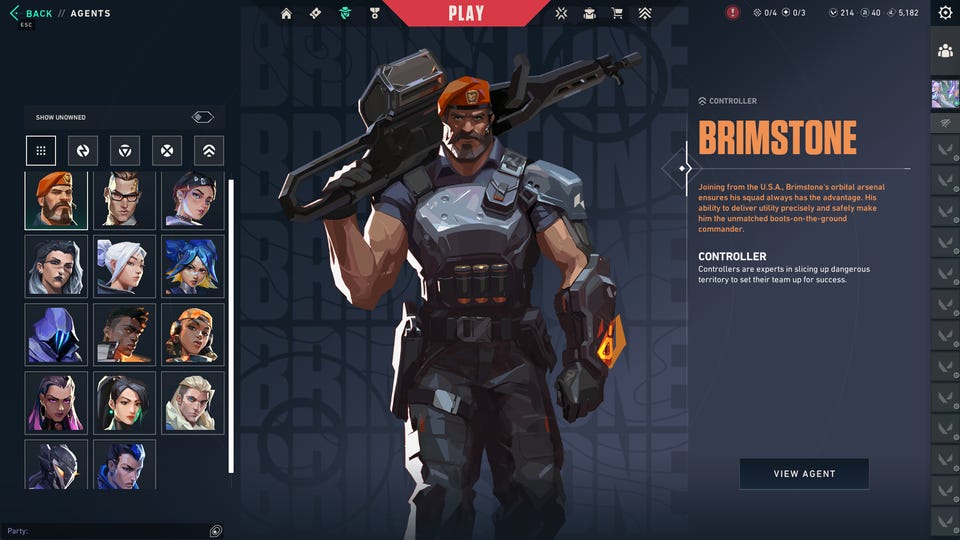Filter agents by Duelist crossed-blades icon
Viewport: 960px width, 540px height.
167,151
